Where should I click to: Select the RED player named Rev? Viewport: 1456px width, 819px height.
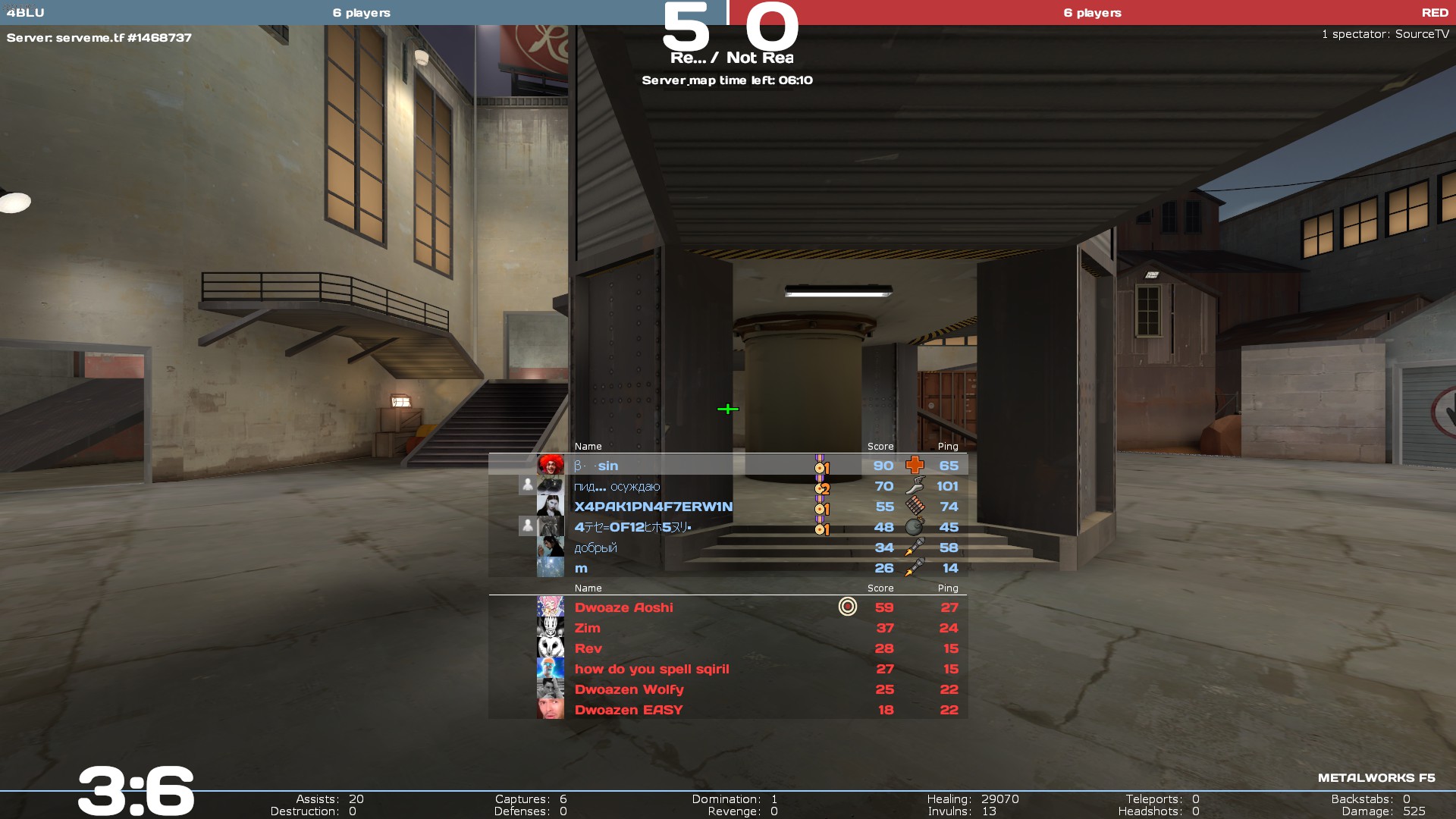click(588, 648)
